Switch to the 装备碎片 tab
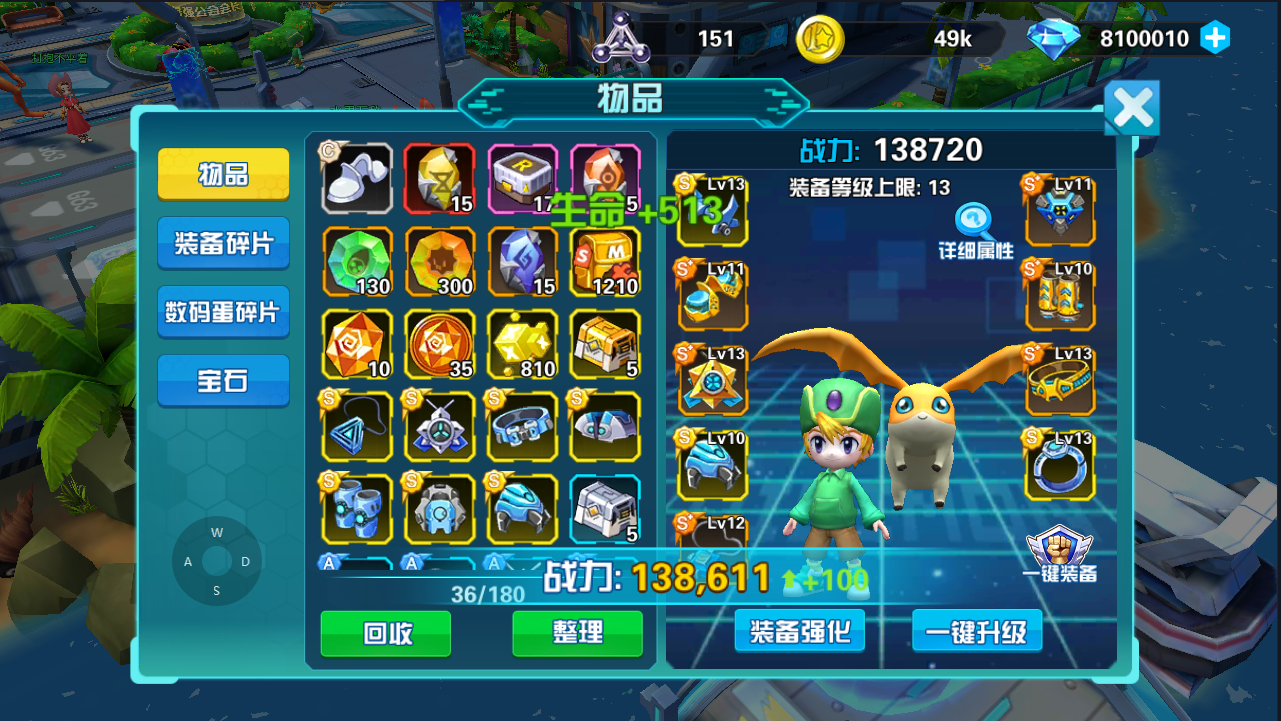The height and width of the screenshot is (721, 1281). 222,242
